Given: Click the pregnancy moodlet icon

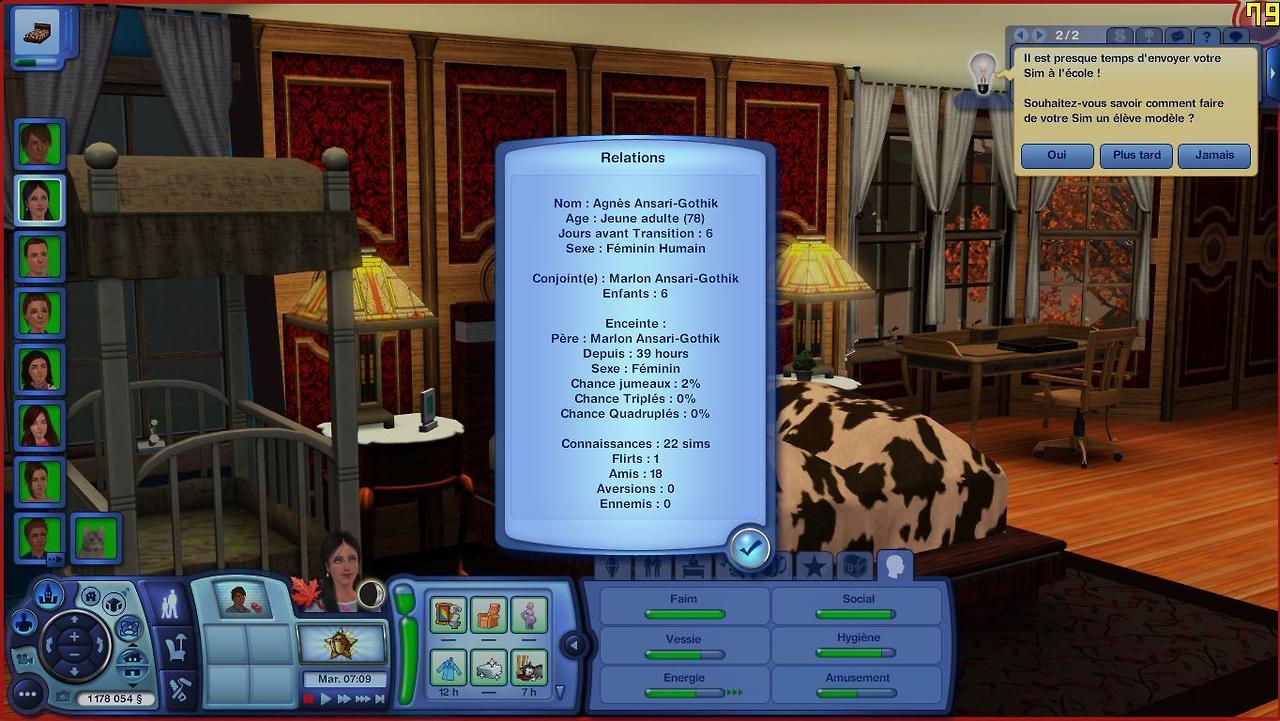Looking at the screenshot, I should coord(528,614).
